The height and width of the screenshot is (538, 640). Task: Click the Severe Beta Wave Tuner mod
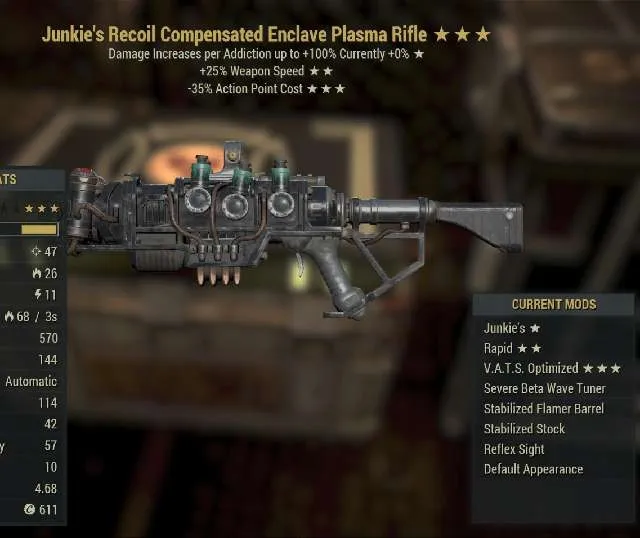tap(545, 388)
